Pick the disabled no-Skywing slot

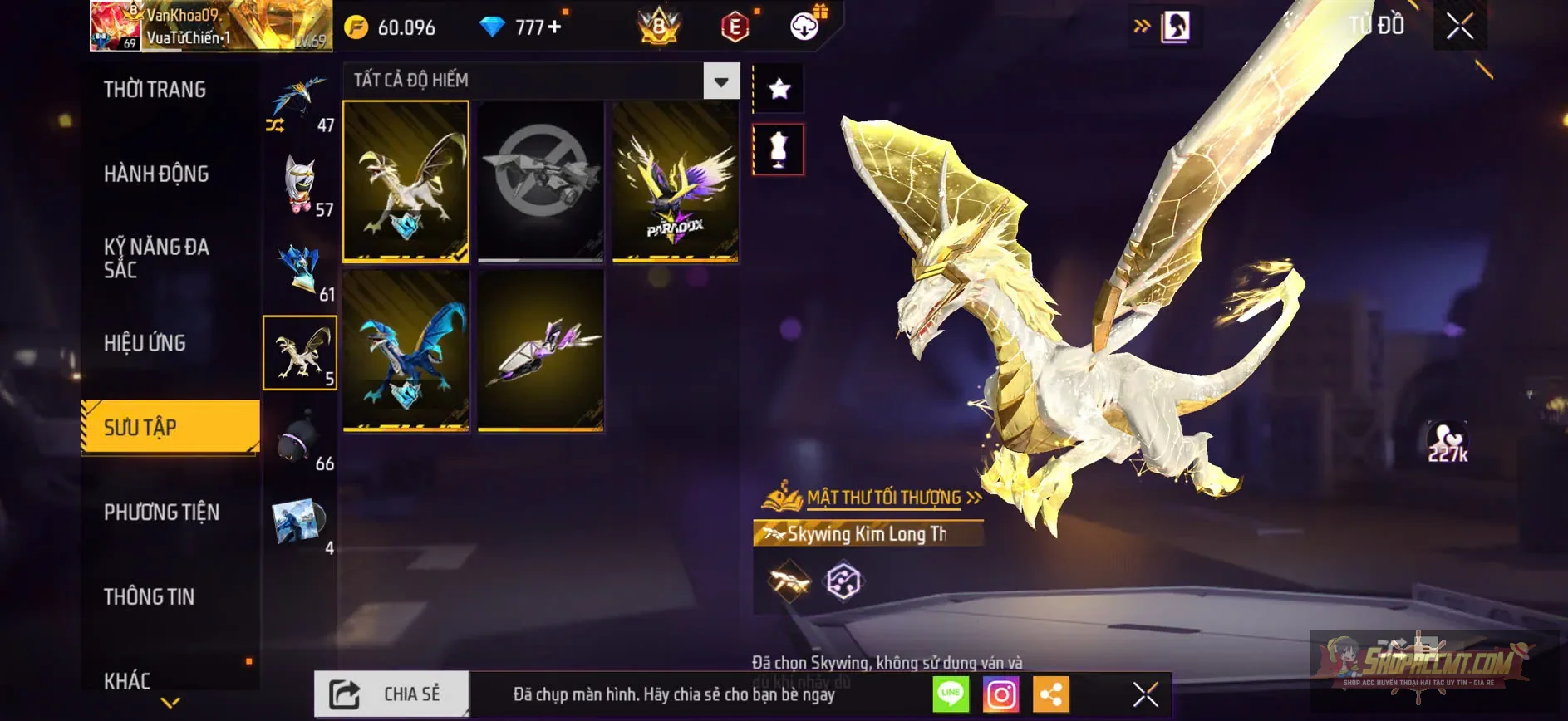click(541, 182)
